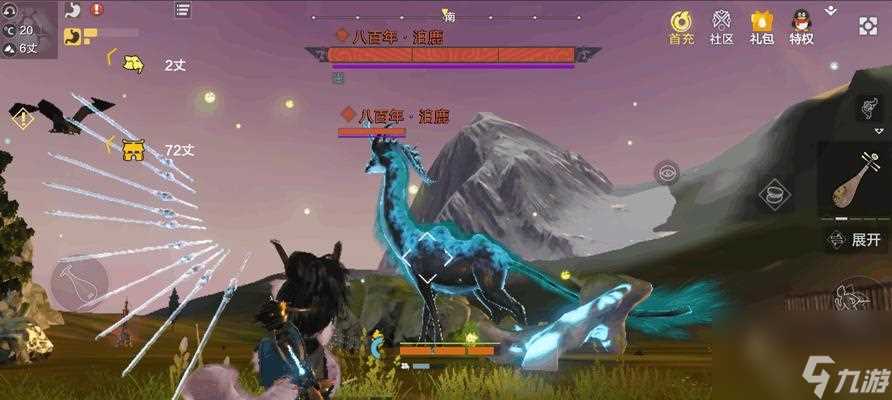Open the stomach hunger status icon
This screenshot has width=892, height=400.
point(72,10)
